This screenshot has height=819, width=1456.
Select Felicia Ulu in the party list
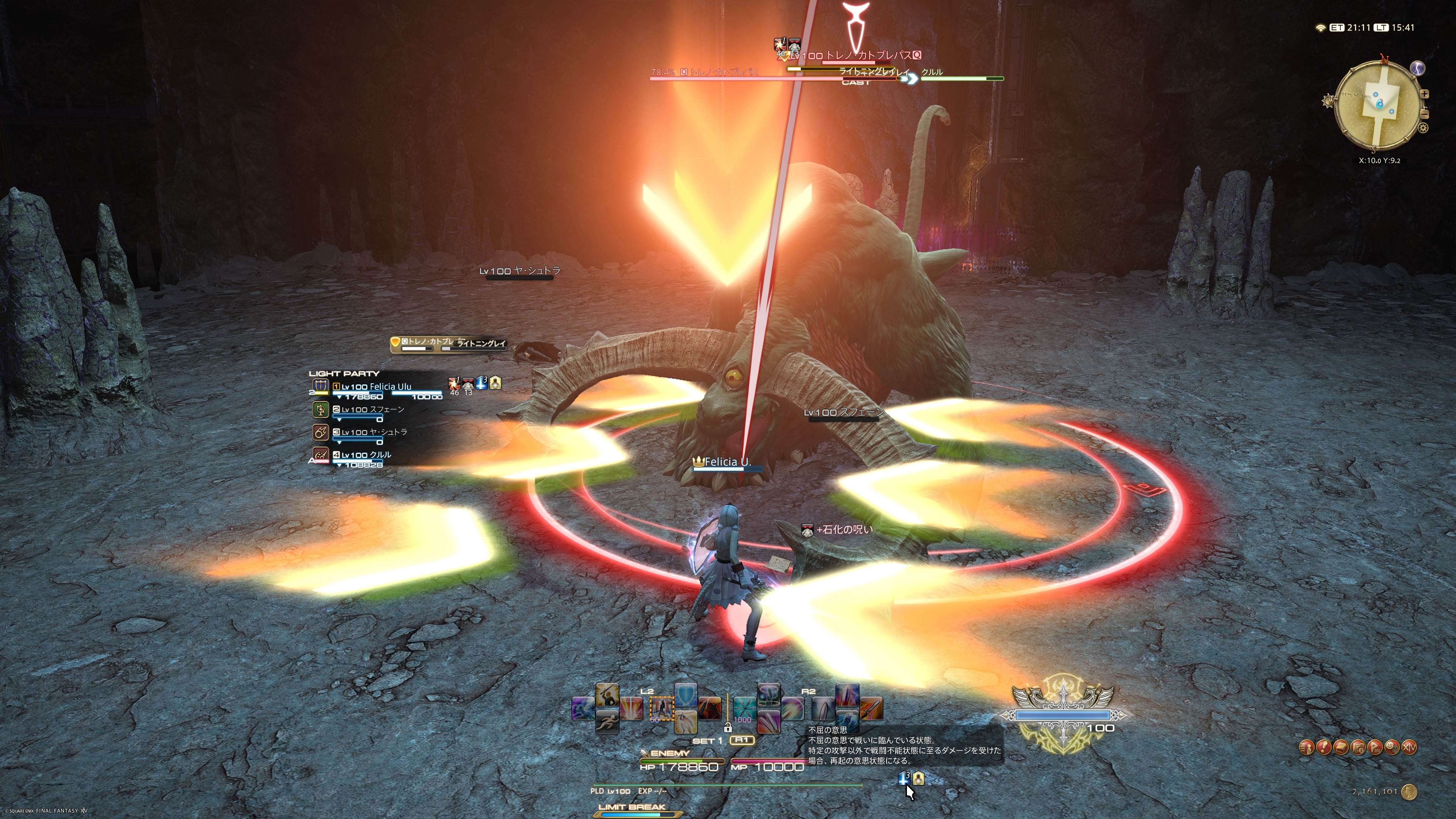[x=376, y=387]
